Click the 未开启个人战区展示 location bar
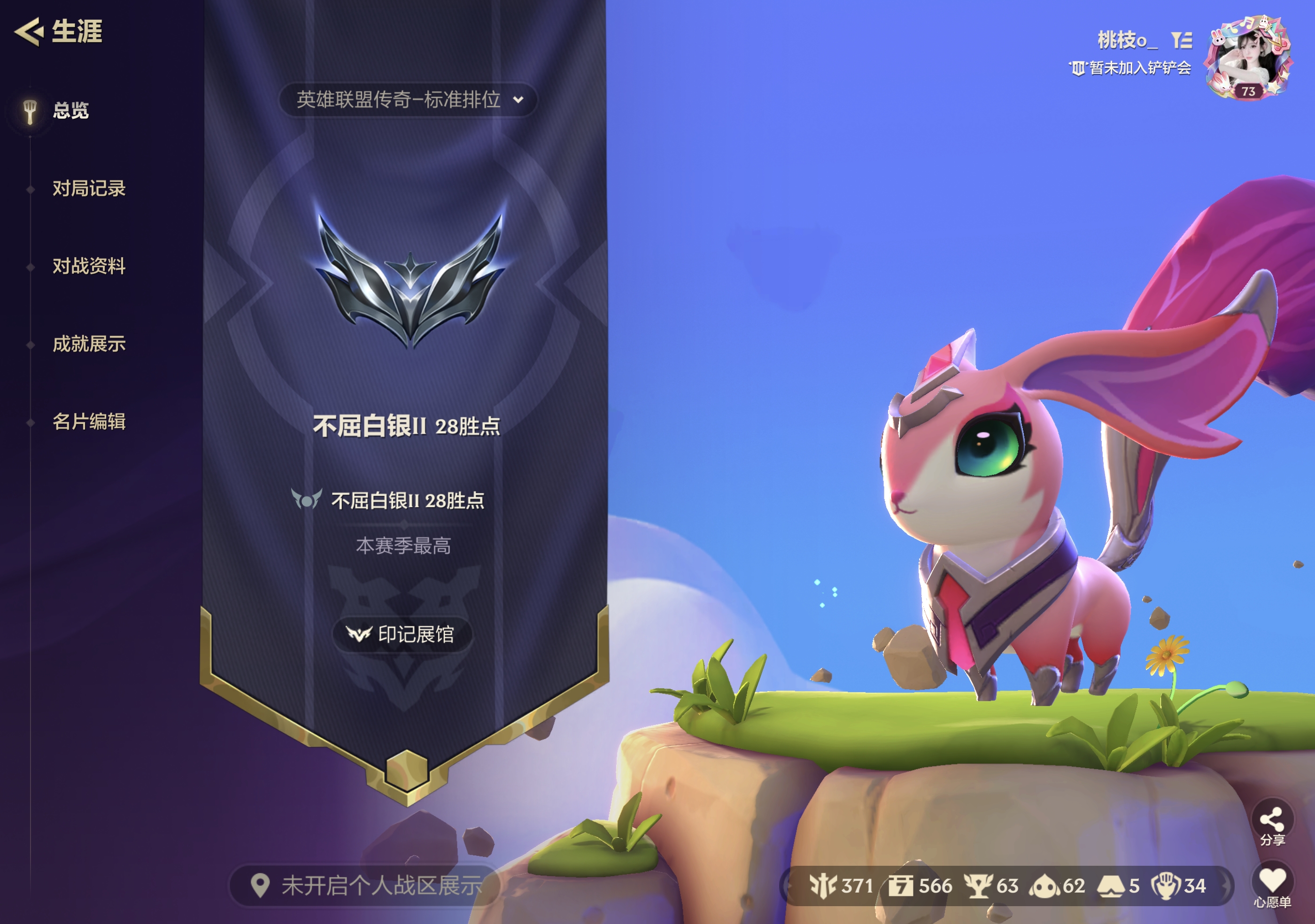The width and height of the screenshot is (1315, 924). pyautogui.click(x=366, y=885)
